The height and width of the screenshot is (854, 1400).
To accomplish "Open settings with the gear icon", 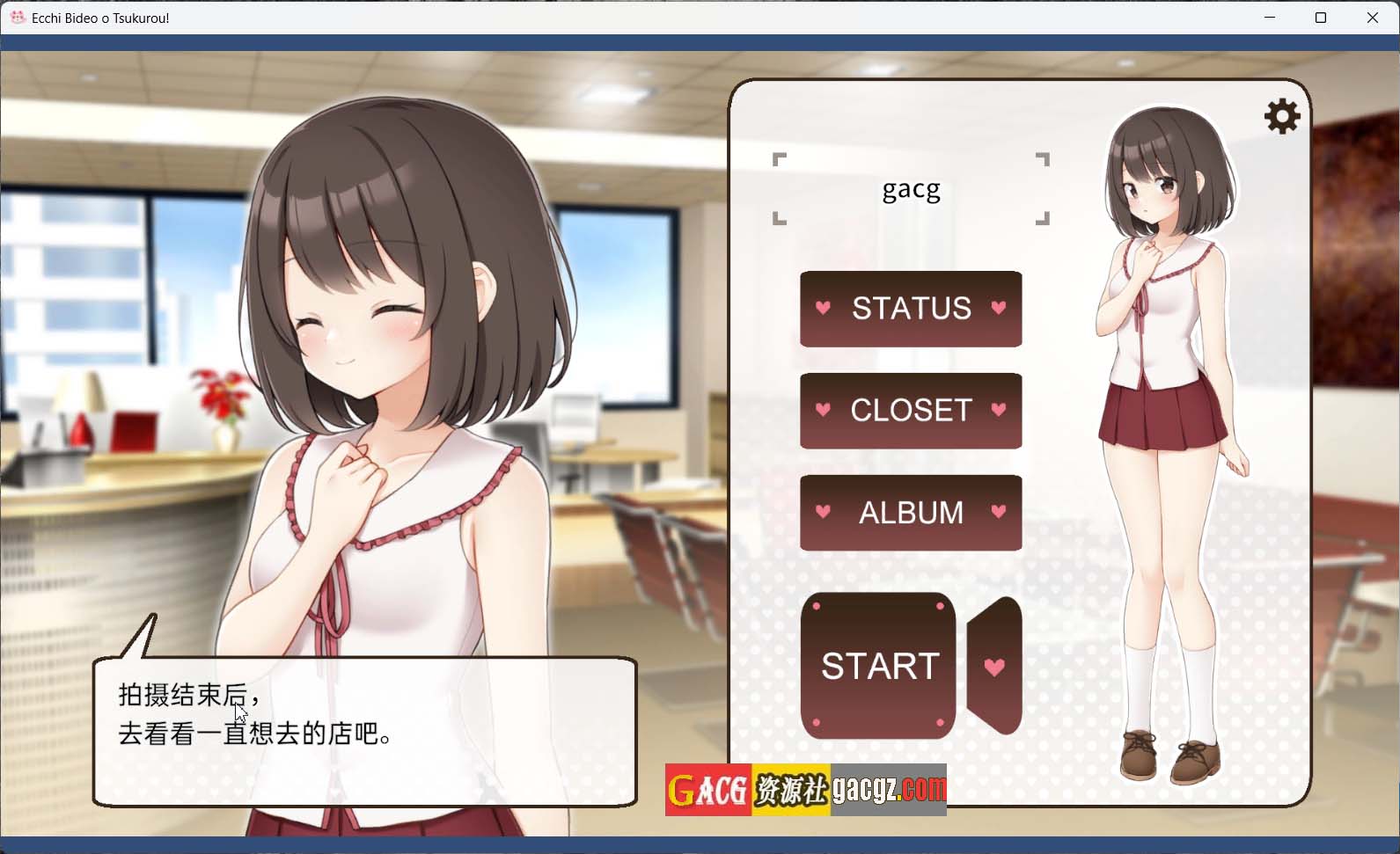I will tap(1281, 116).
